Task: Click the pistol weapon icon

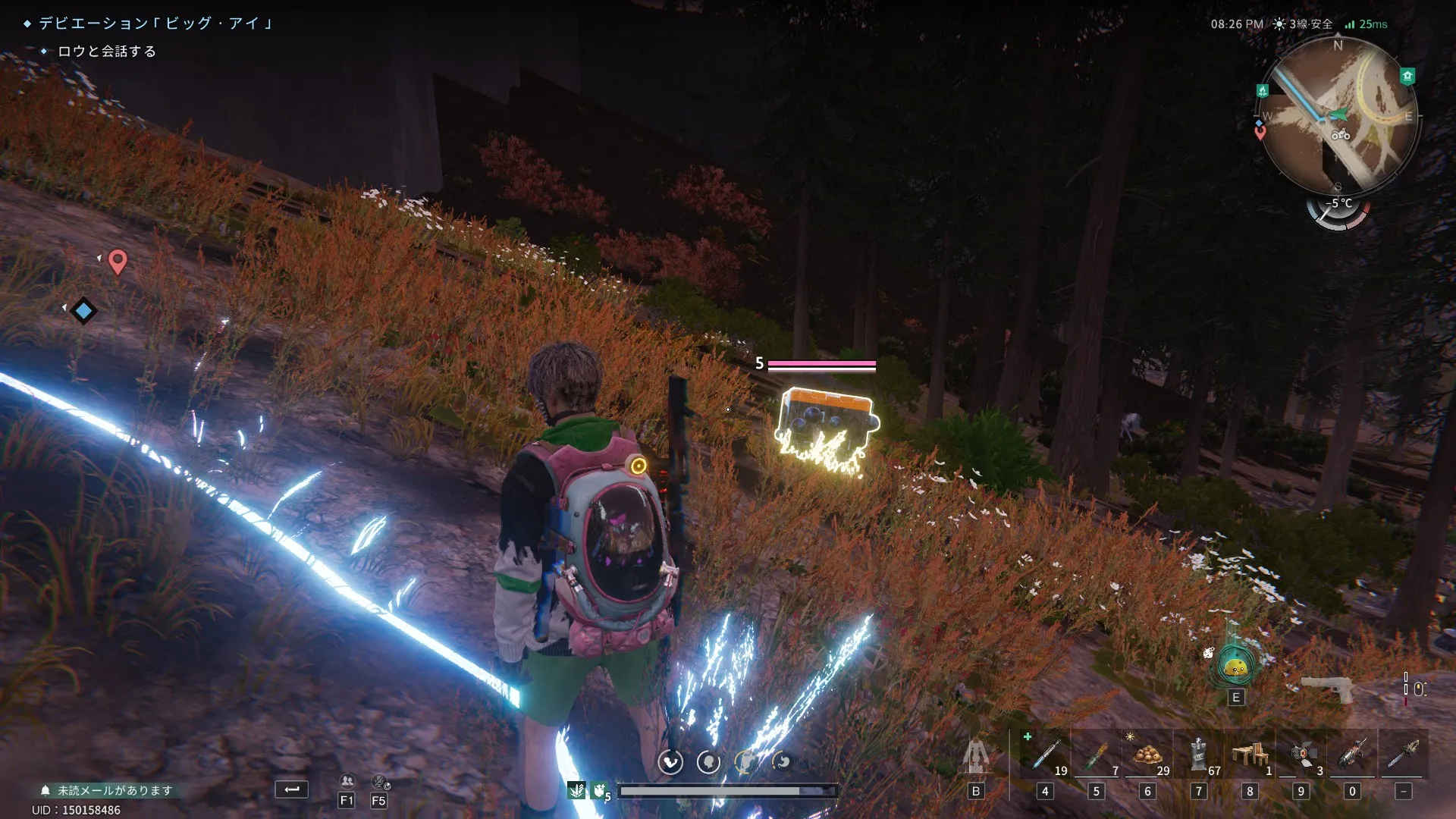Action: click(x=1327, y=689)
